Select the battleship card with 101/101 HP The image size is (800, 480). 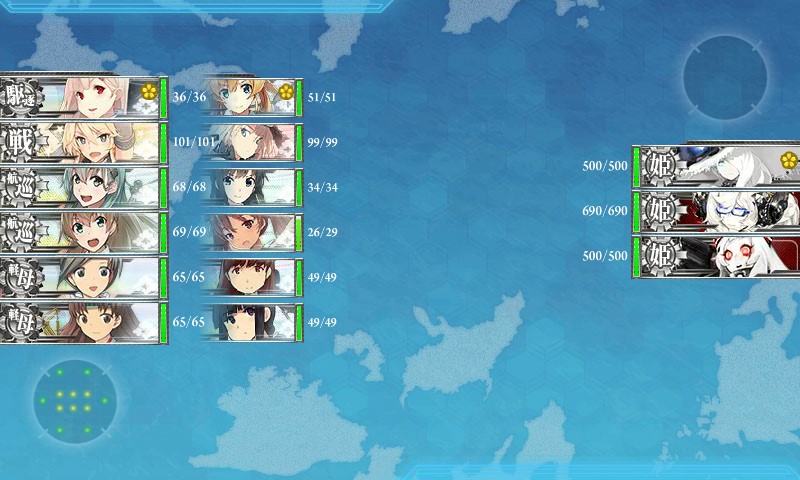coord(82,142)
